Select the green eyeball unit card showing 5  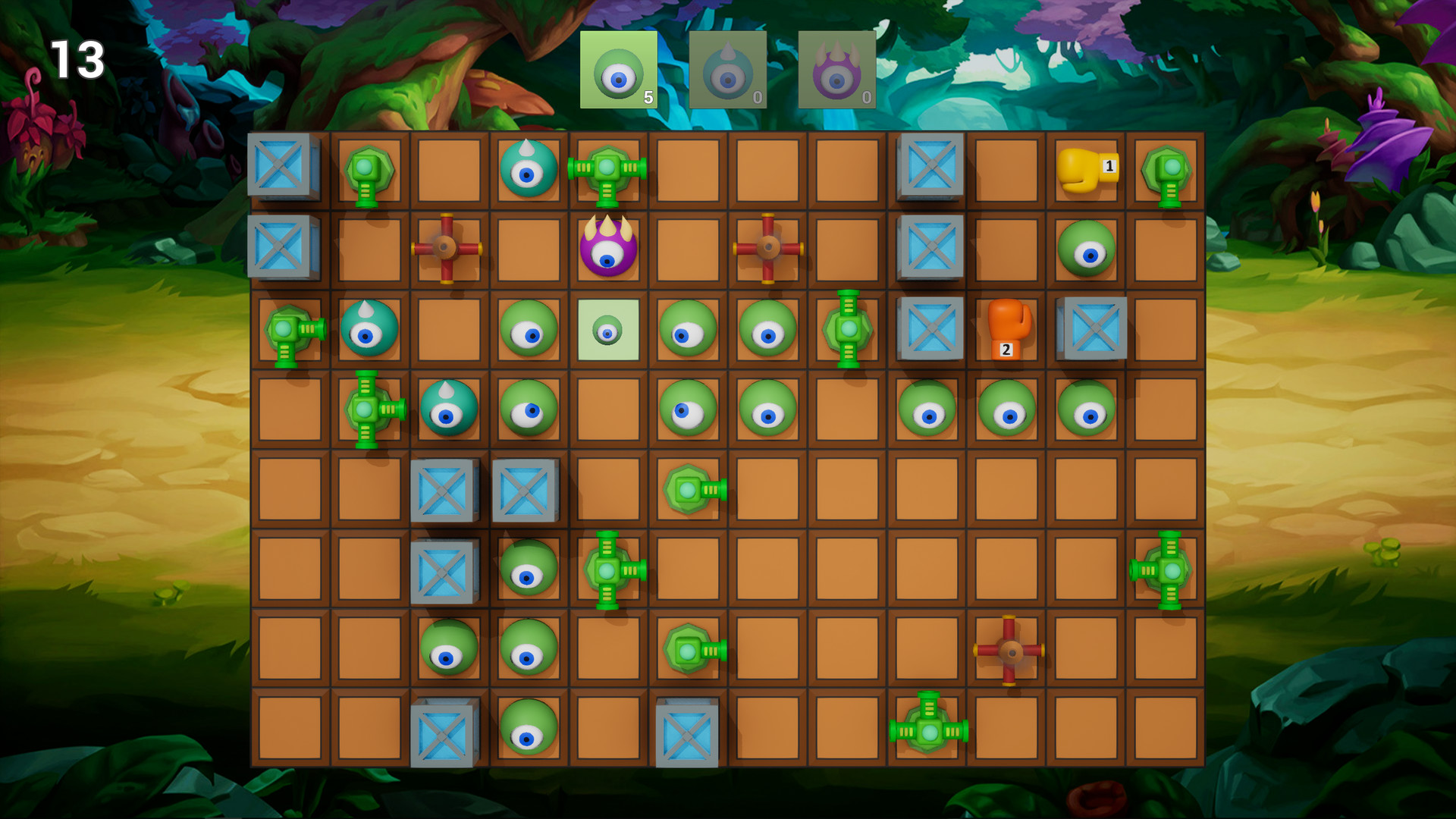point(619,72)
